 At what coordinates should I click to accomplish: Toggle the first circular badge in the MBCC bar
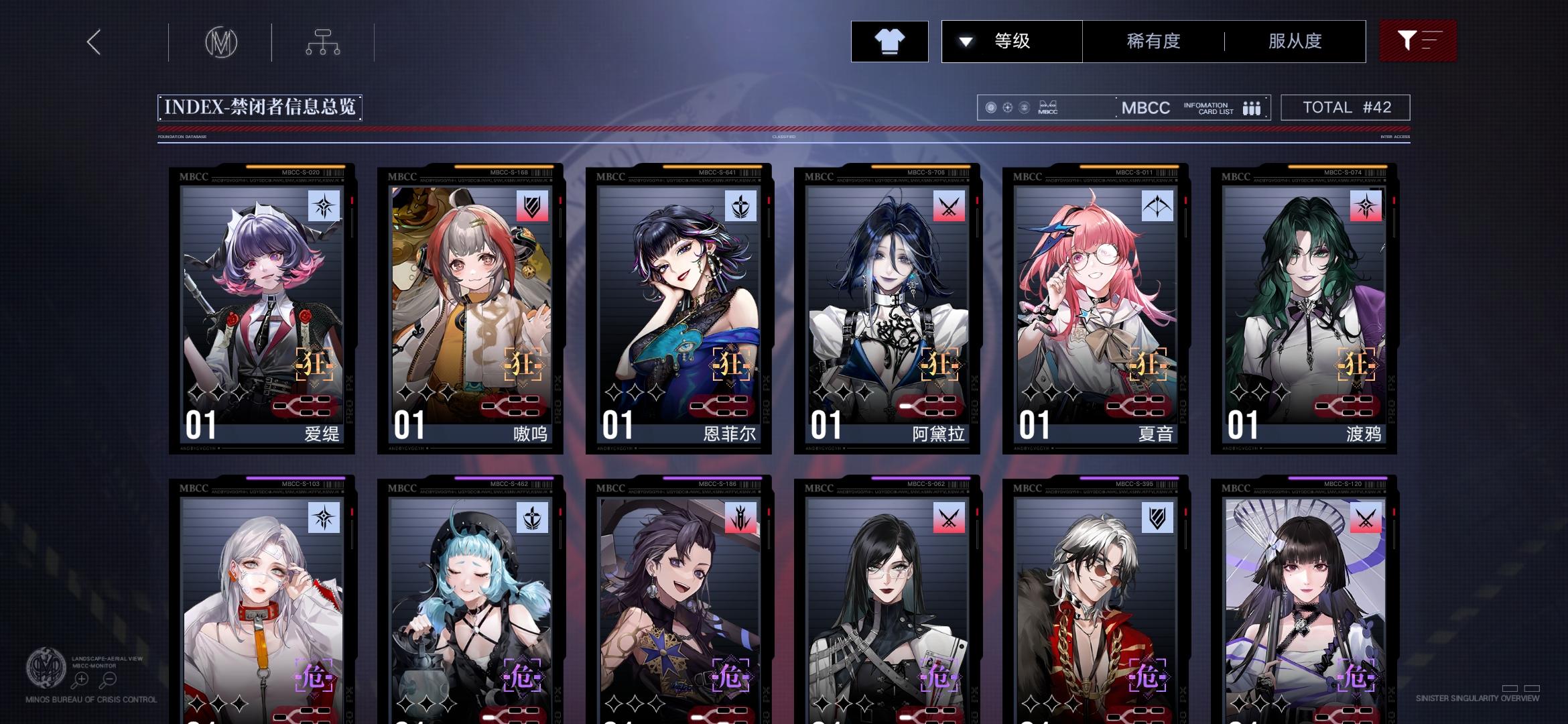coord(990,107)
